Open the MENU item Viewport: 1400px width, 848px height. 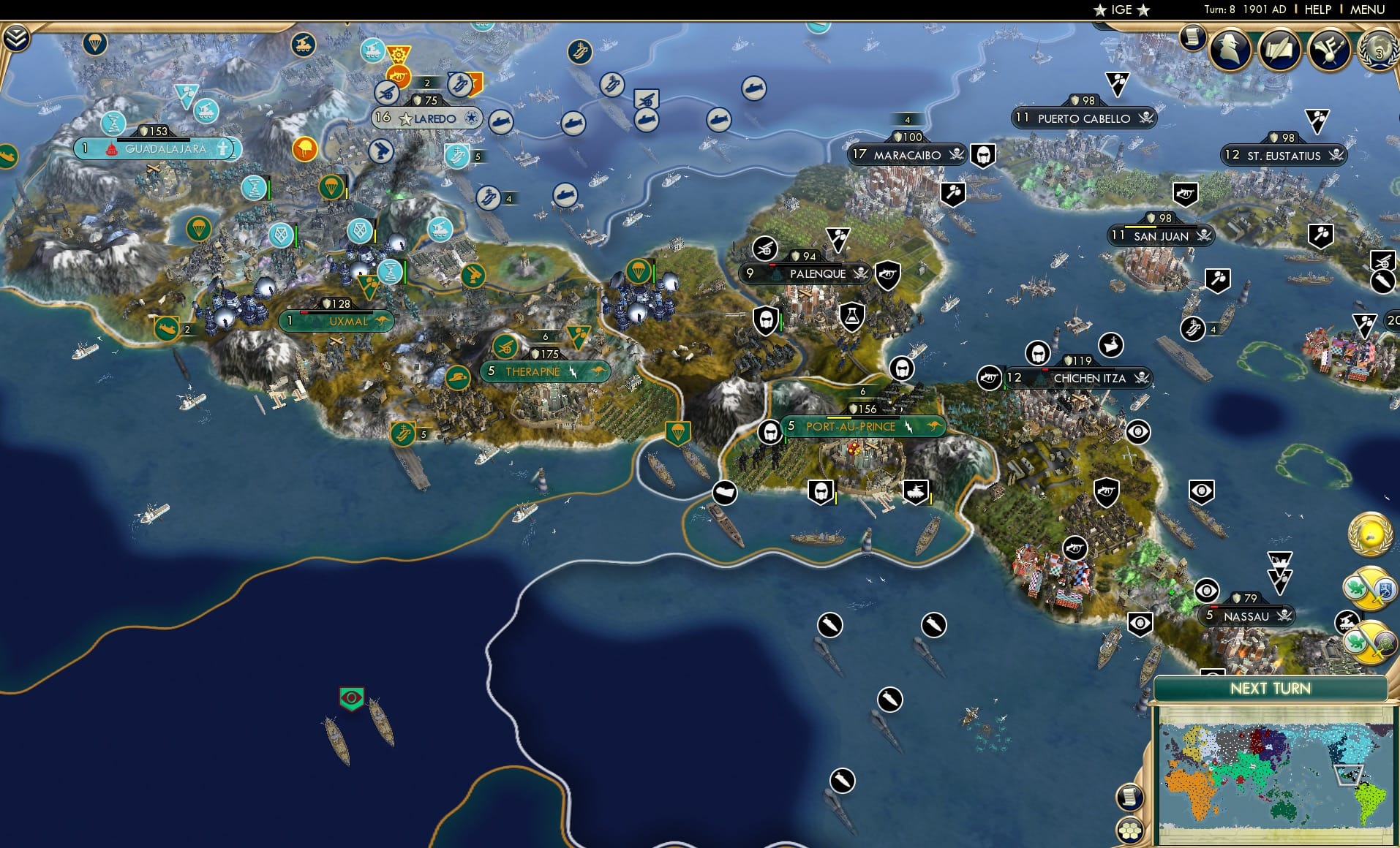(x=1366, y=10)
